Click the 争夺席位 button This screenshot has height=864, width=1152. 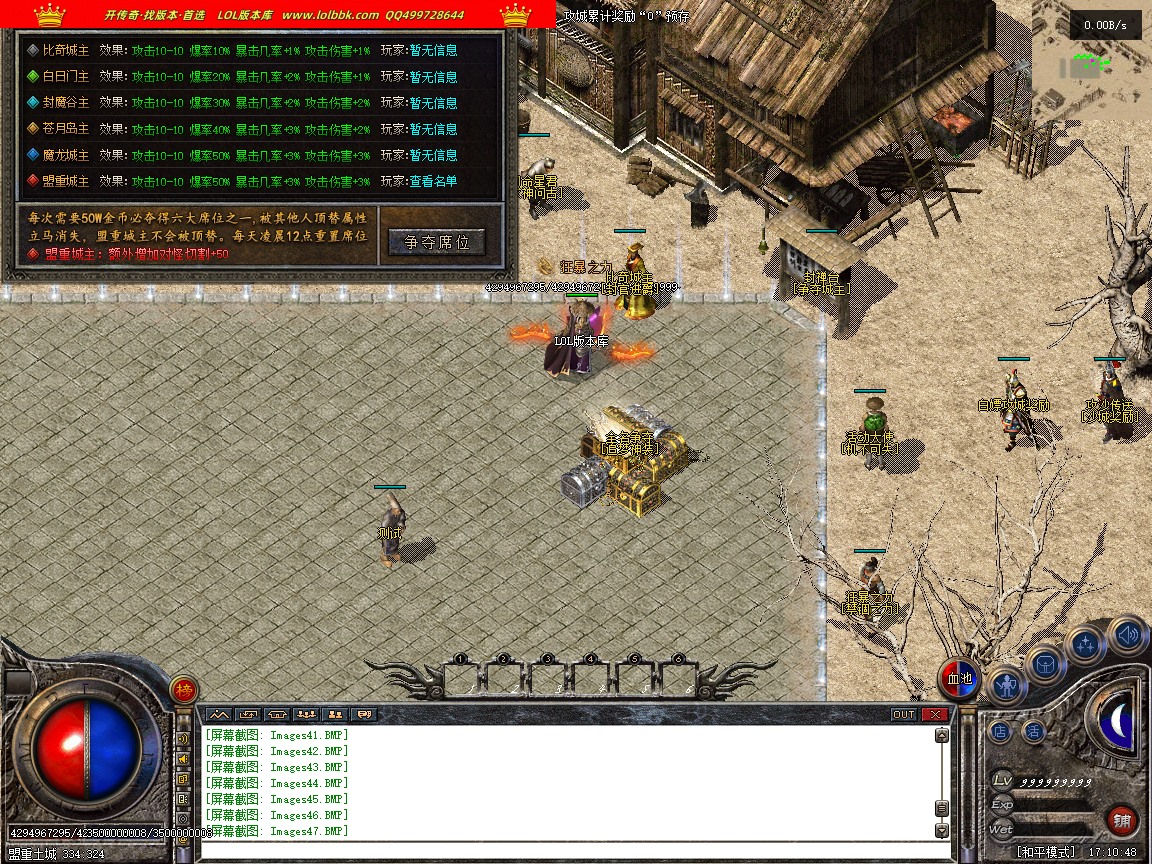coord(437,242)
